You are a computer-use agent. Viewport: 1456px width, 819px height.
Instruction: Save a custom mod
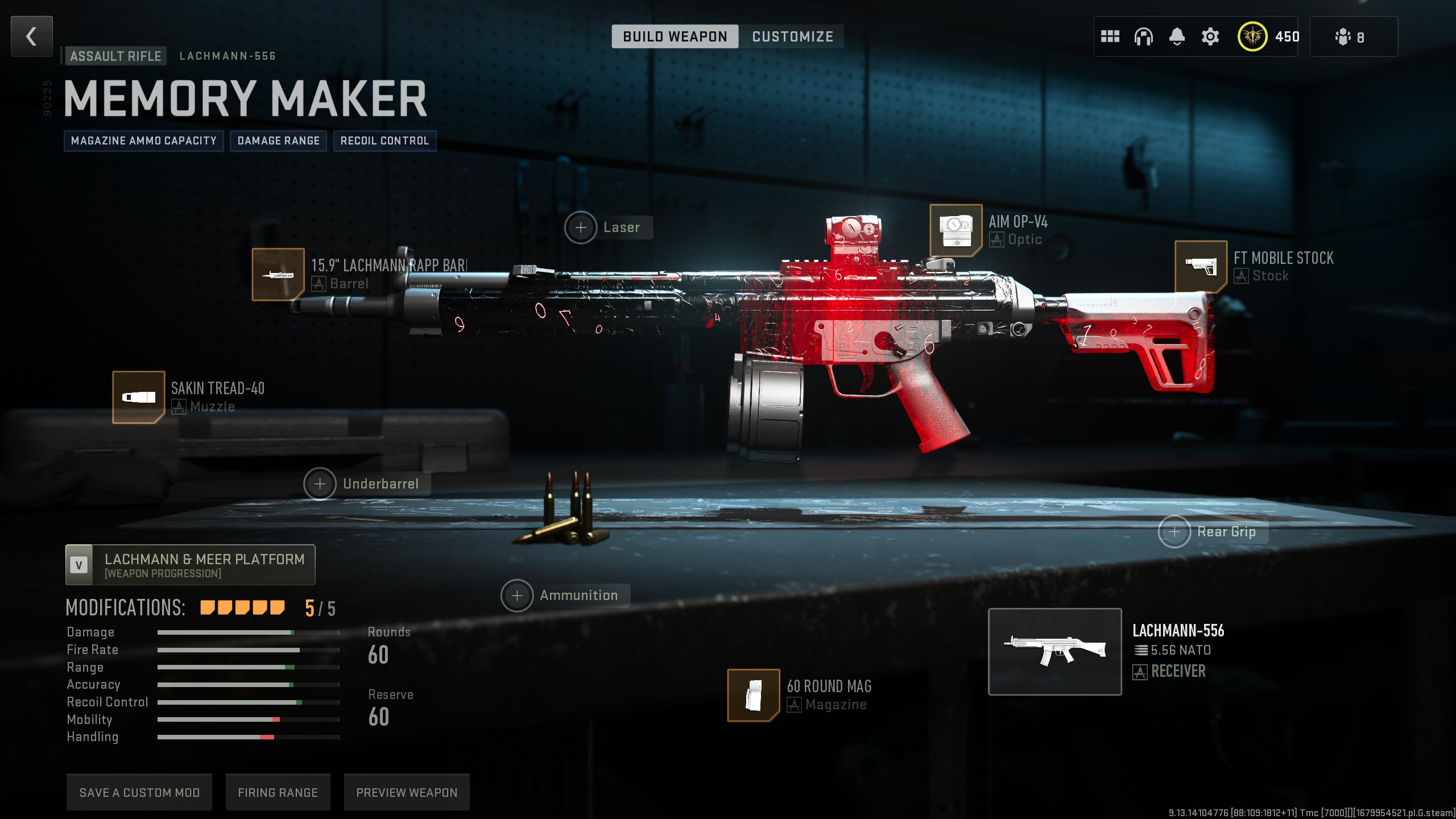139,792
